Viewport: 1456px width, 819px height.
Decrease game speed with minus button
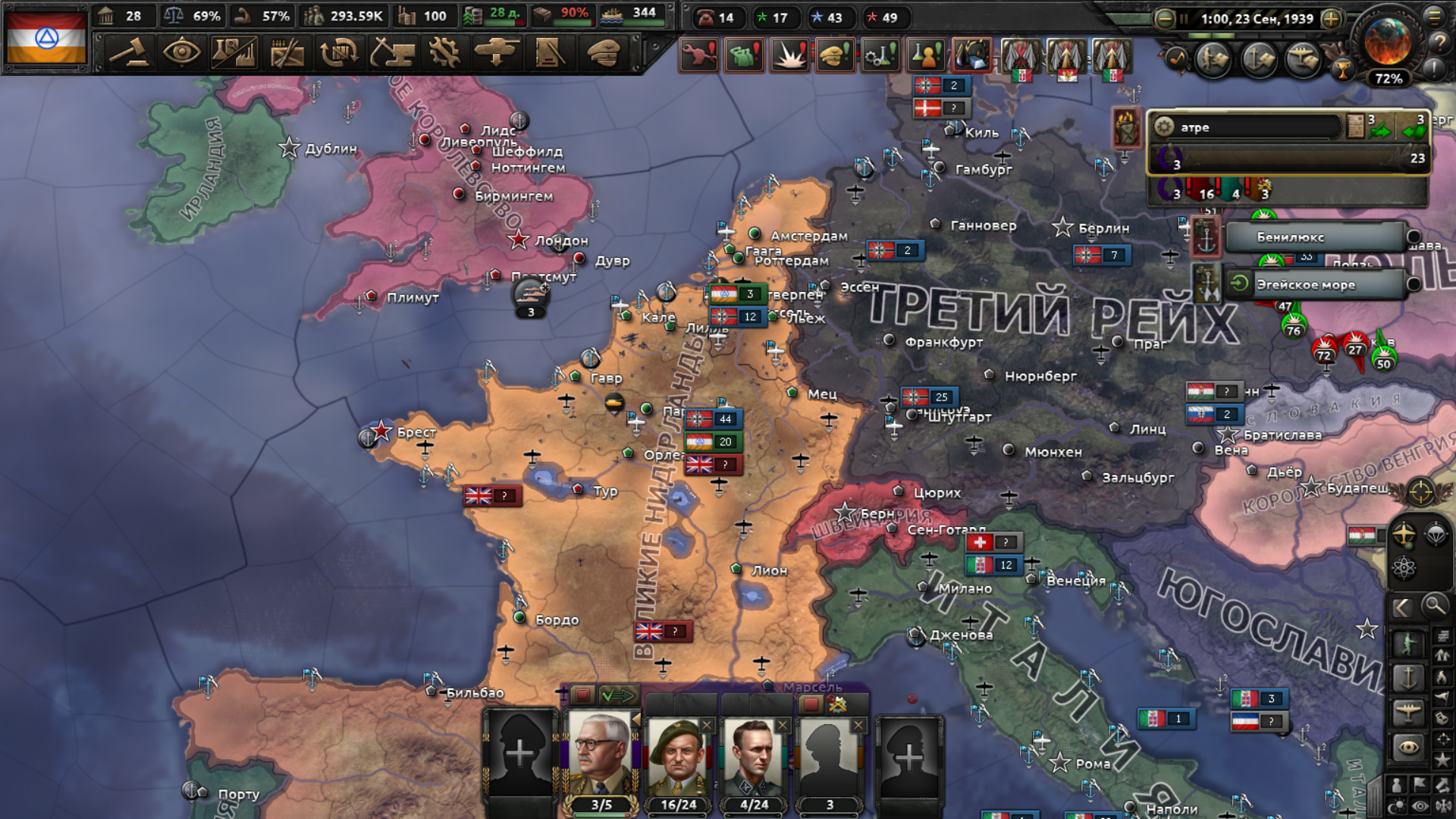(1164, 19)
